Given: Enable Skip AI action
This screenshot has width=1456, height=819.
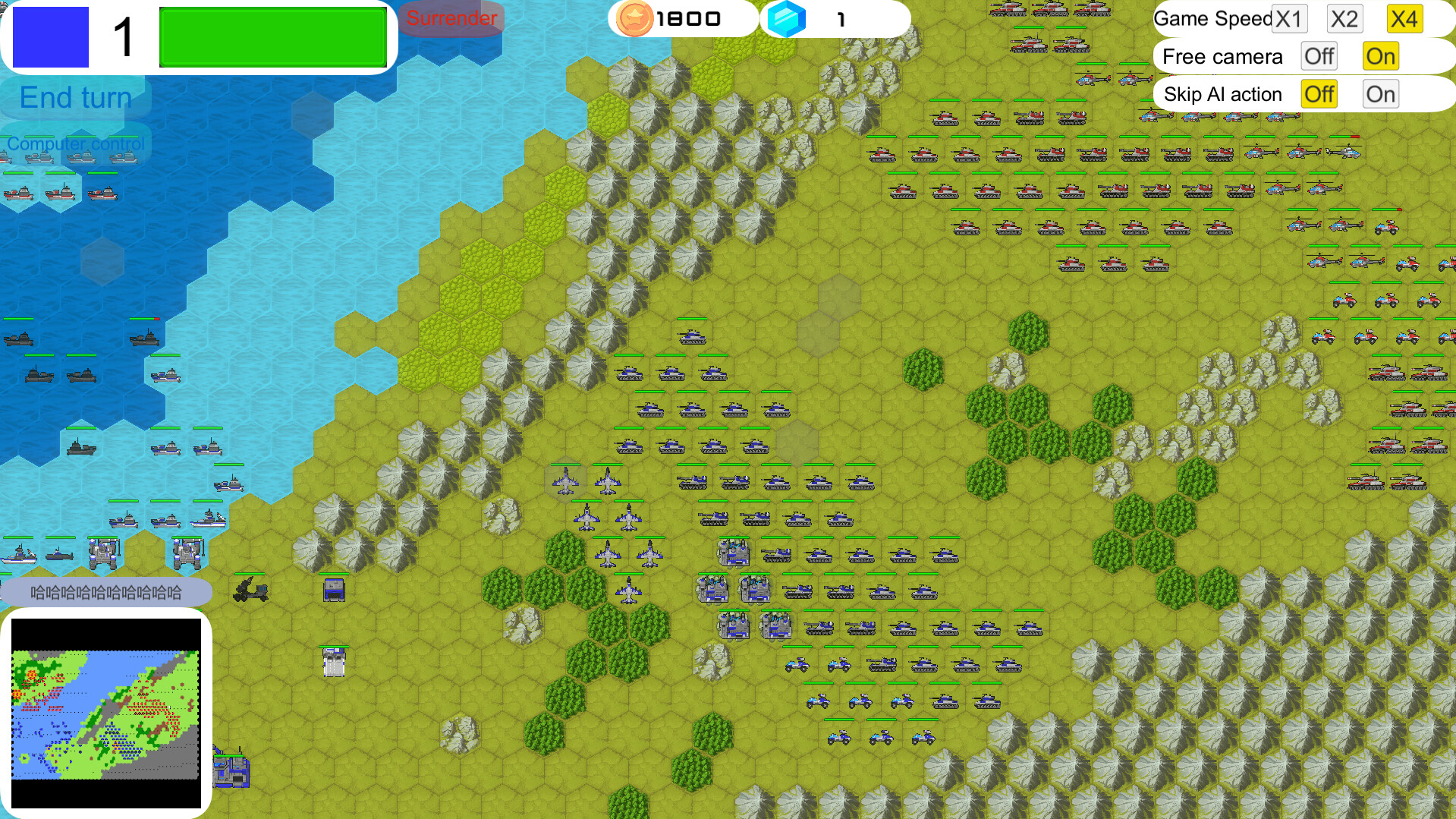Looking at the screenshot, I should 1380,93.
